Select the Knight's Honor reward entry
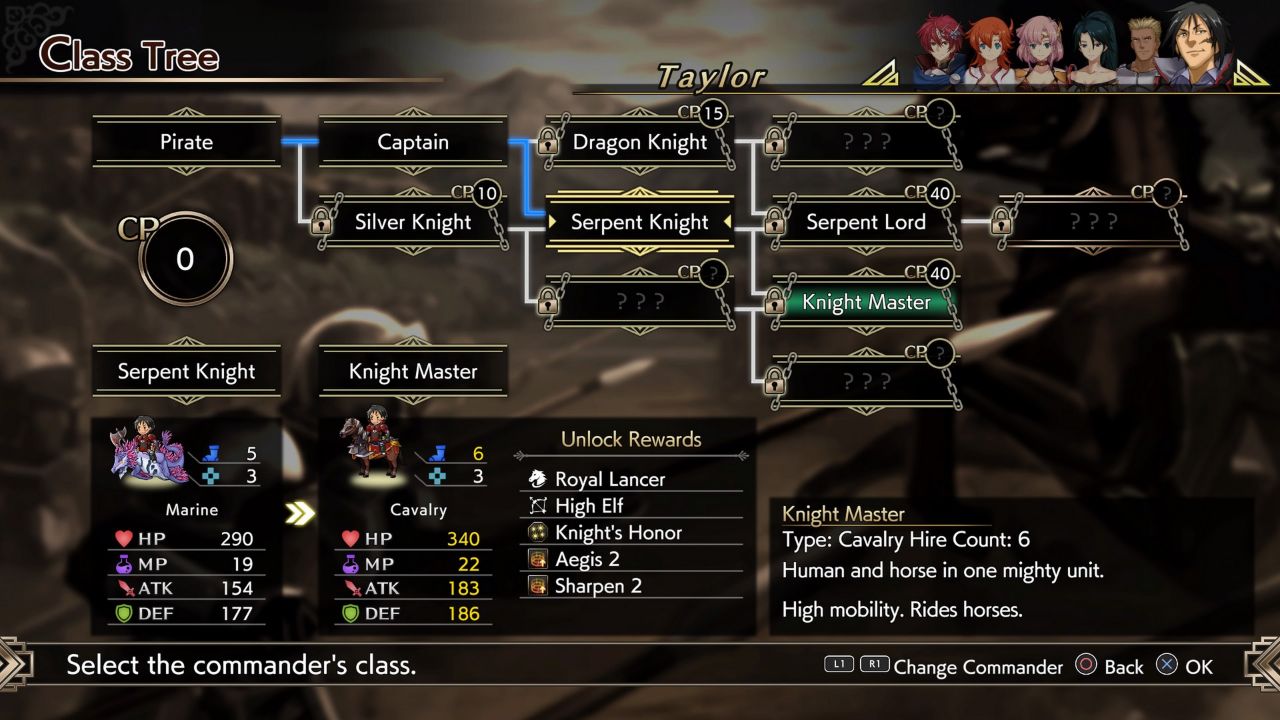 pyautogui.click(x=618, y=533)
